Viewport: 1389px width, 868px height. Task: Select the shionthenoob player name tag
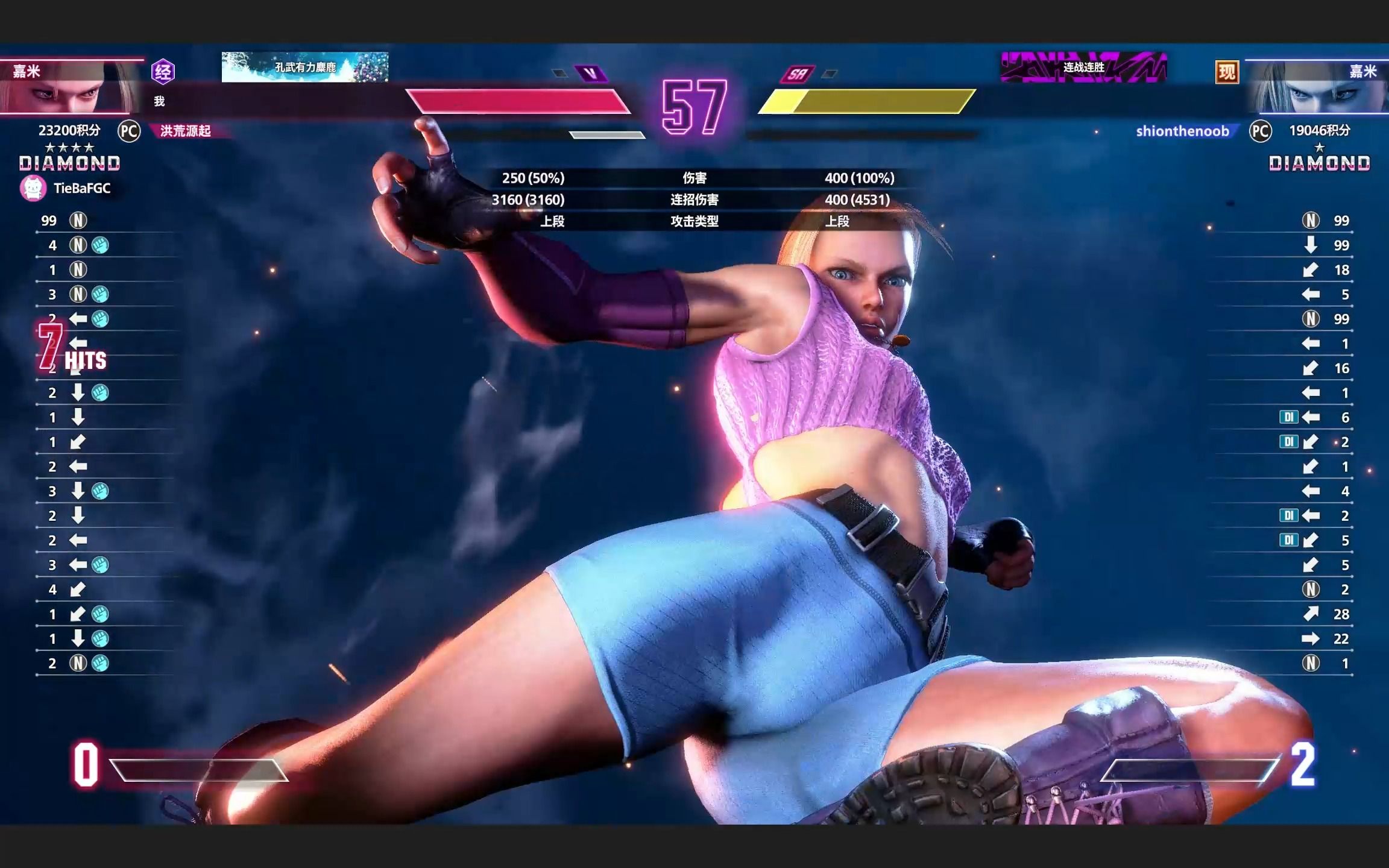tap(1182, 131)
